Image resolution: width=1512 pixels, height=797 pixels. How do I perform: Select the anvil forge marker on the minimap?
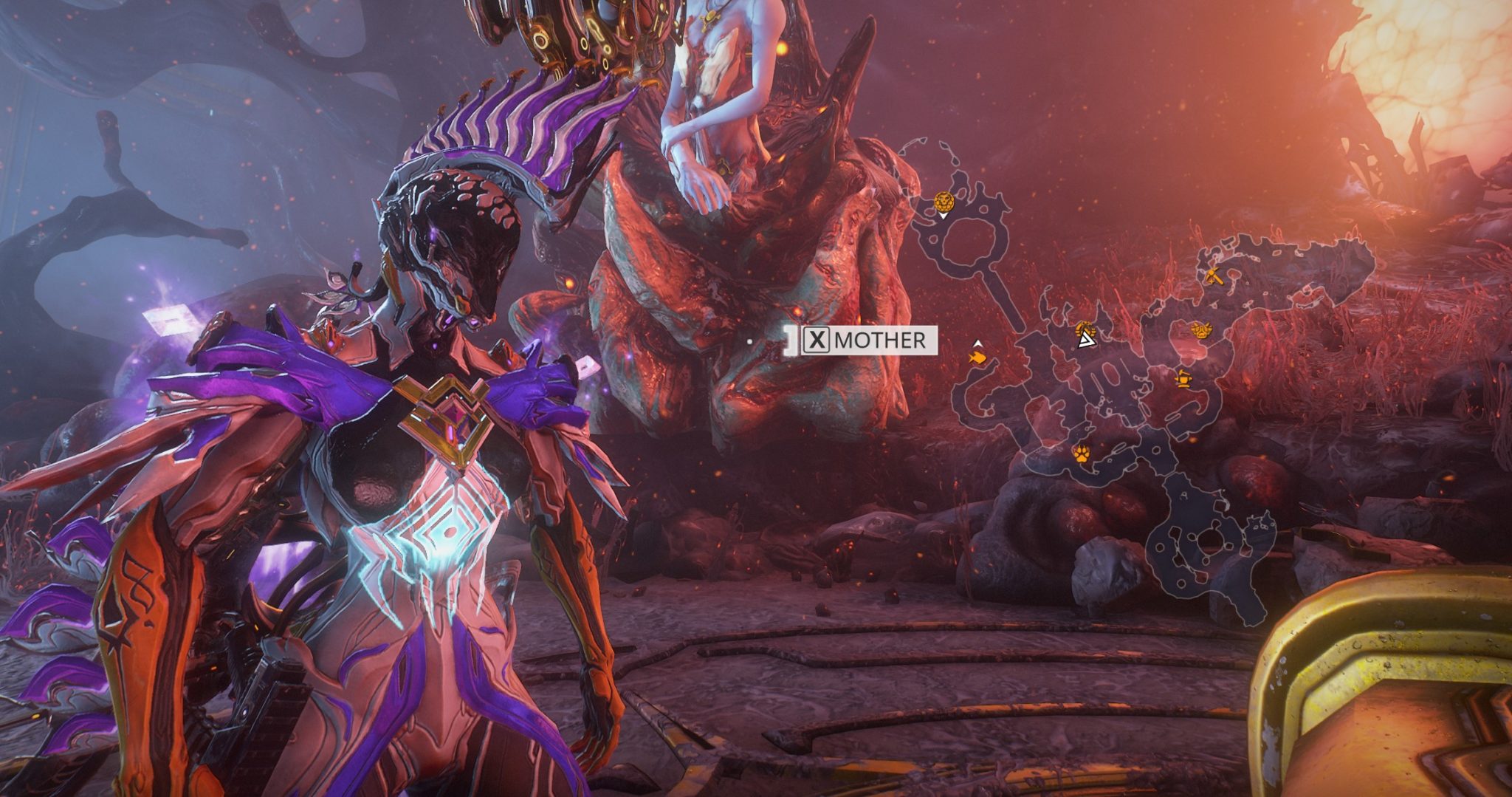(1183, 378)
